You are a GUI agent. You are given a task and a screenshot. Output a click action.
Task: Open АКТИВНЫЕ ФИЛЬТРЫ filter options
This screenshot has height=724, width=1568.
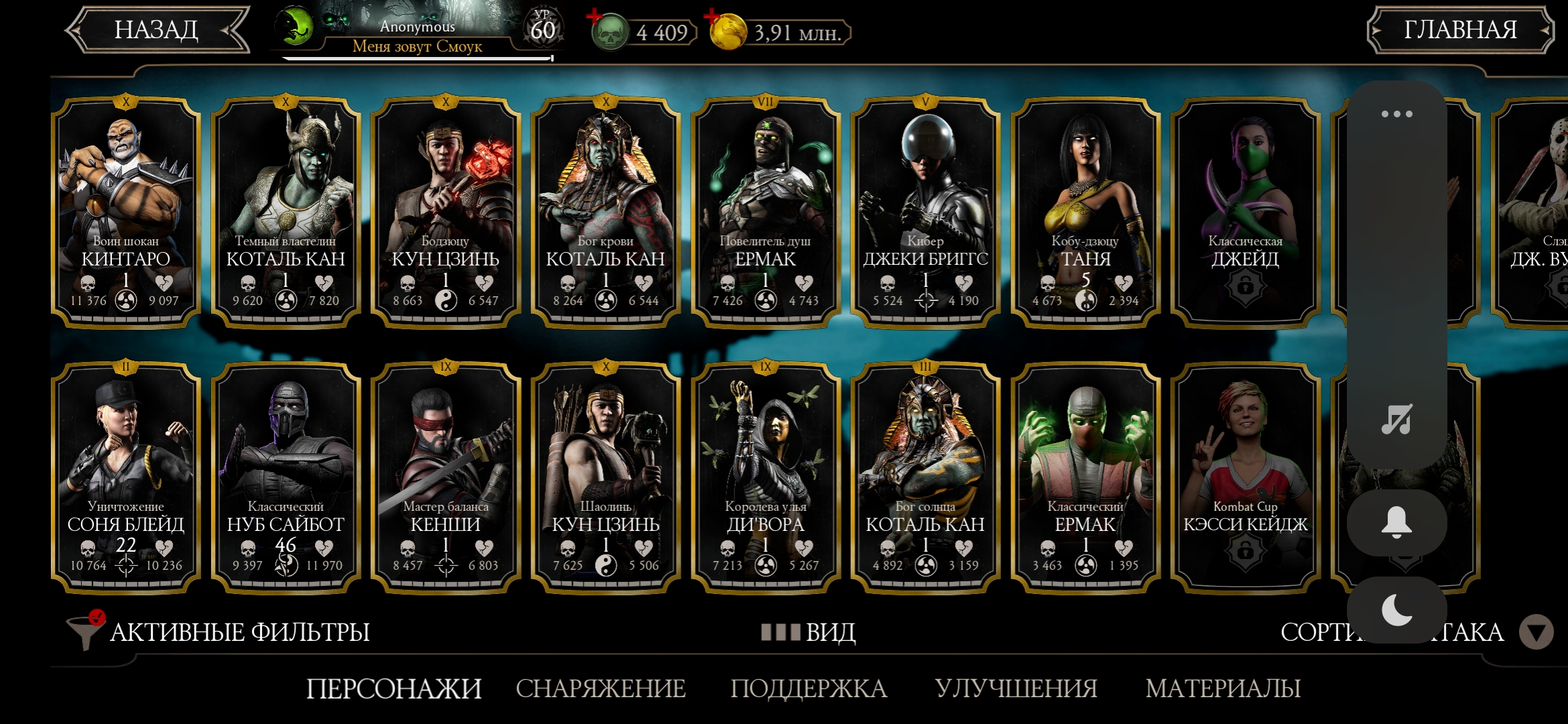click(x=221, y=631)
